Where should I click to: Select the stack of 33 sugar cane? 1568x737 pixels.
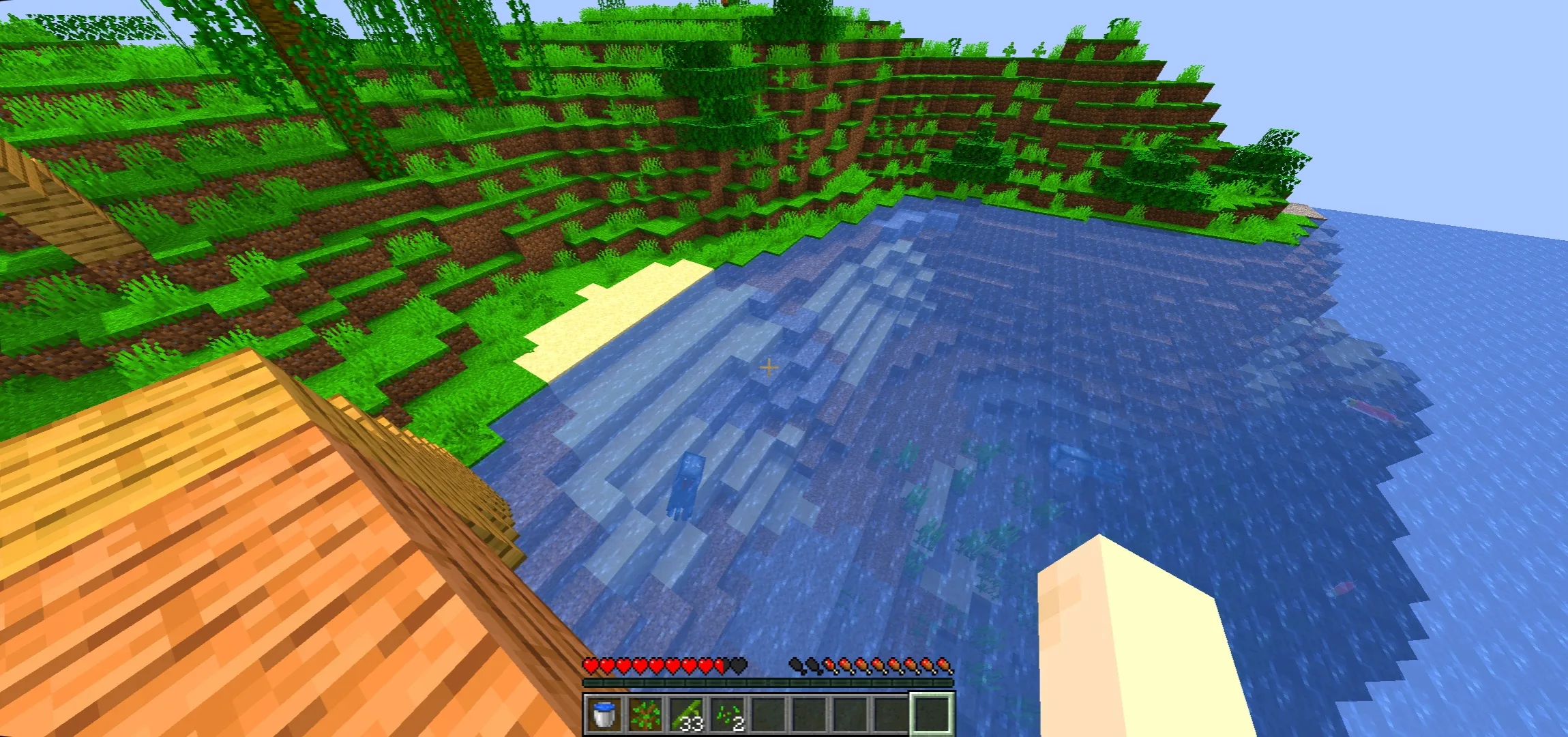coord(686,713)
